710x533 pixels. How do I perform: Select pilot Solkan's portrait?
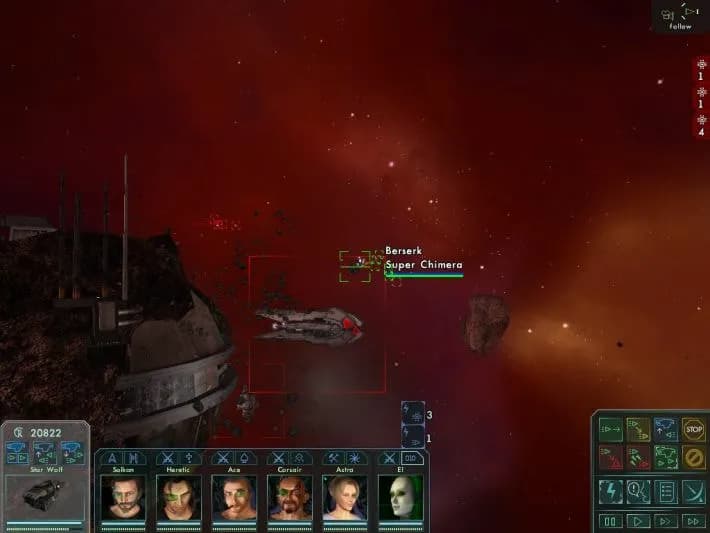(x=123, y=496)
